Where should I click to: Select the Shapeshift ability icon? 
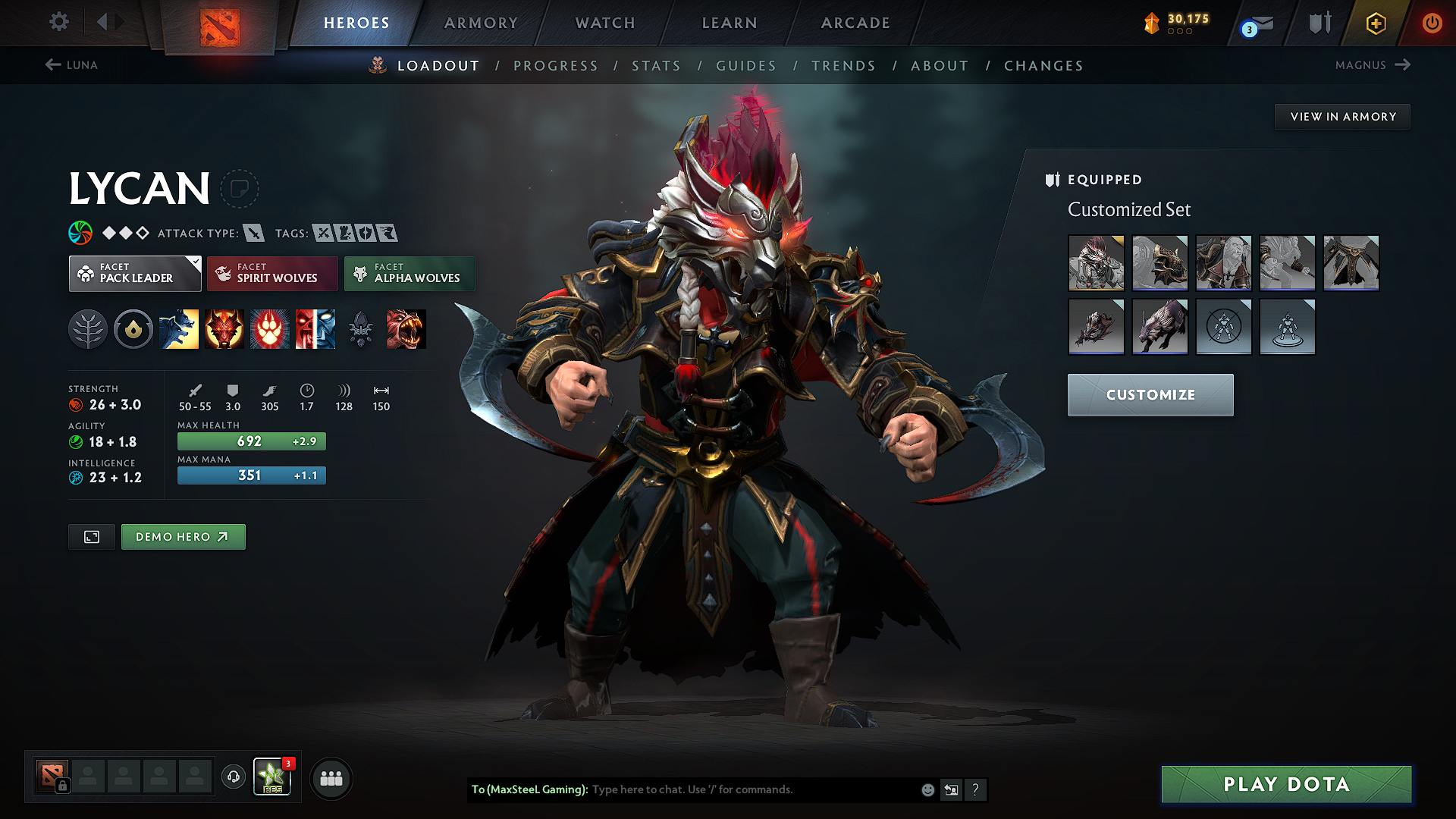point(315,329)
